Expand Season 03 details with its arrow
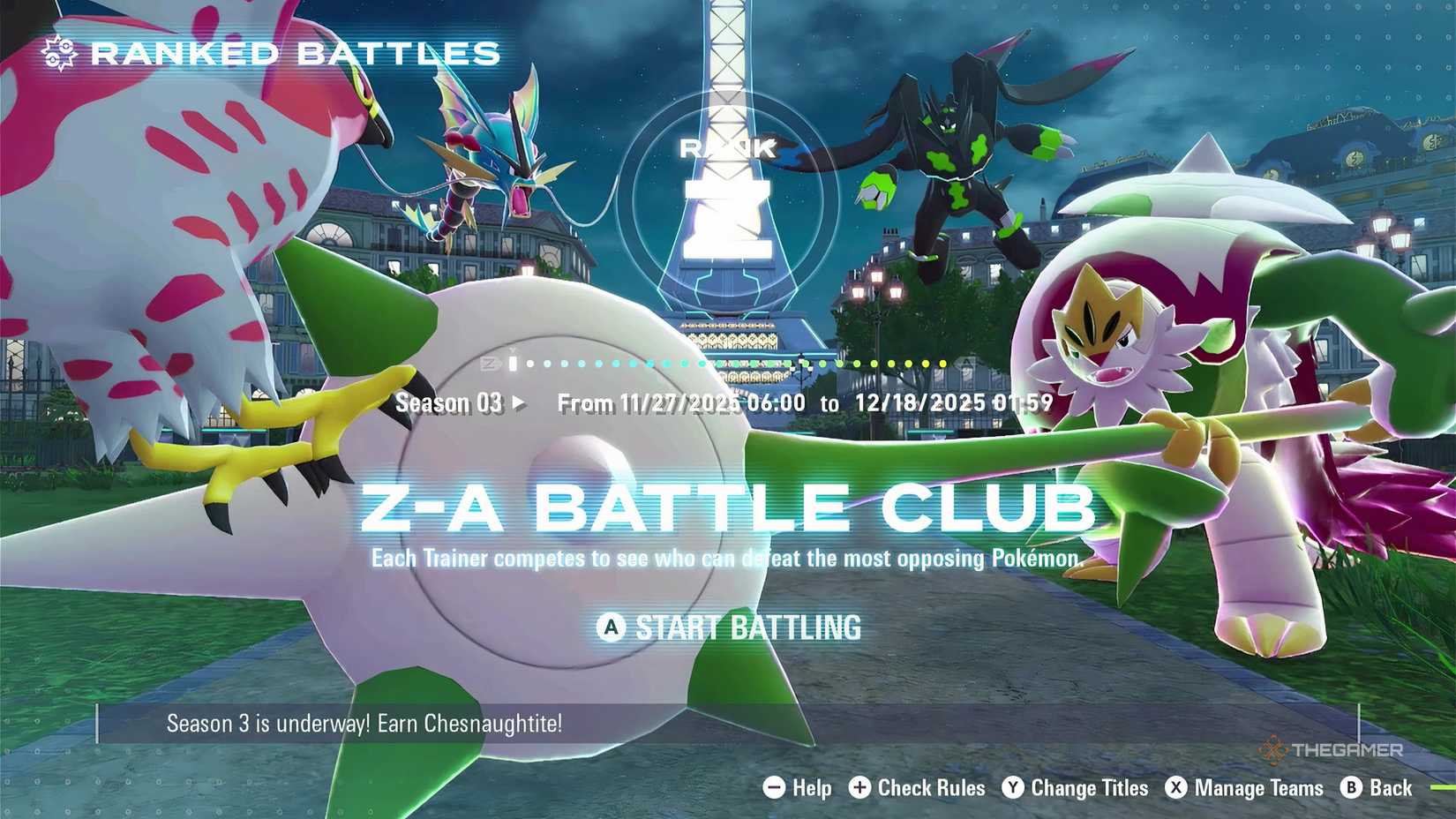This screenshot has height=819, width=1456. point(518,403)
